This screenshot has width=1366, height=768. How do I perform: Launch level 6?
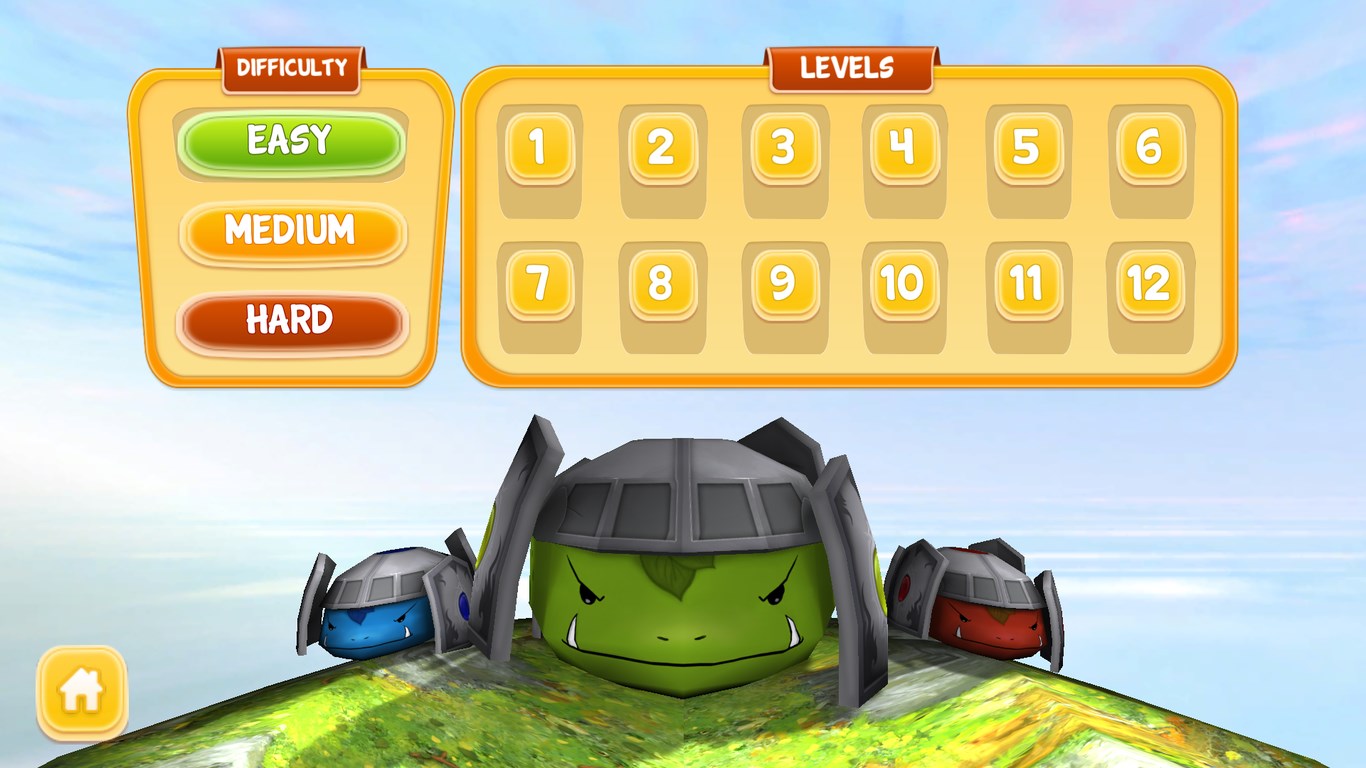pyautogui.click(x=1150, y=148)
